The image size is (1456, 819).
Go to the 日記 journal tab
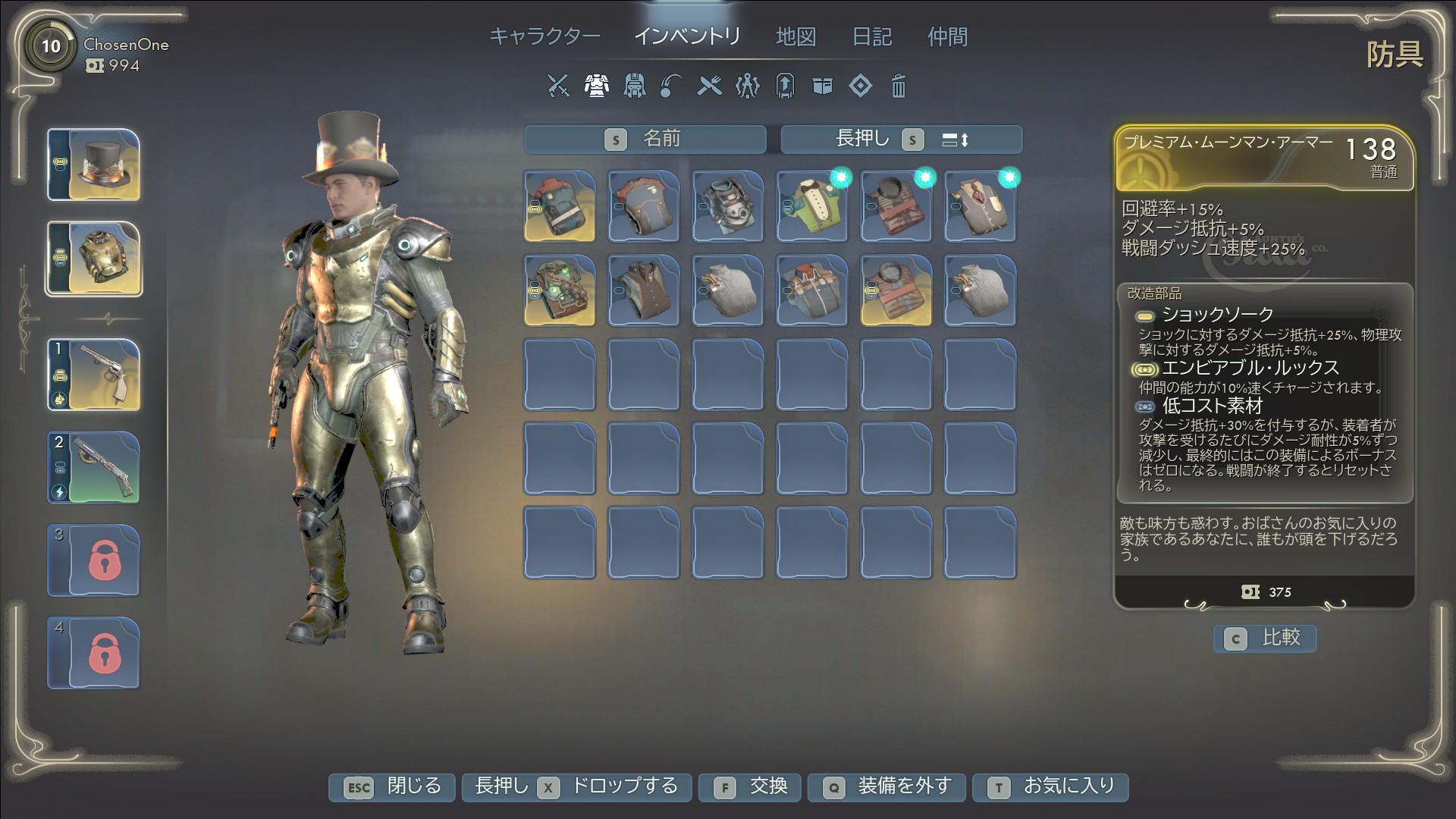pos(872,36)
